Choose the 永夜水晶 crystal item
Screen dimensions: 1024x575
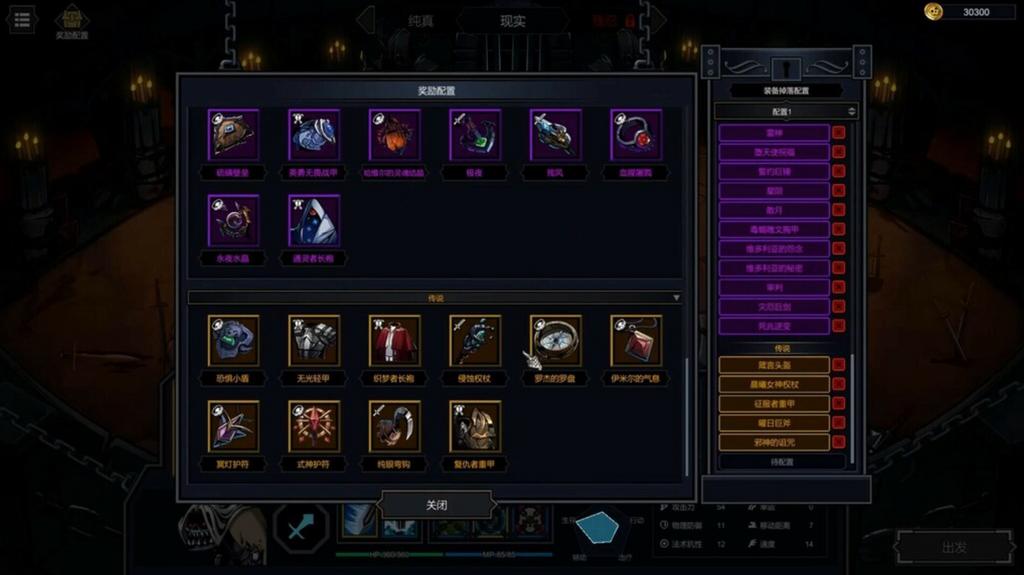point(234,220)
